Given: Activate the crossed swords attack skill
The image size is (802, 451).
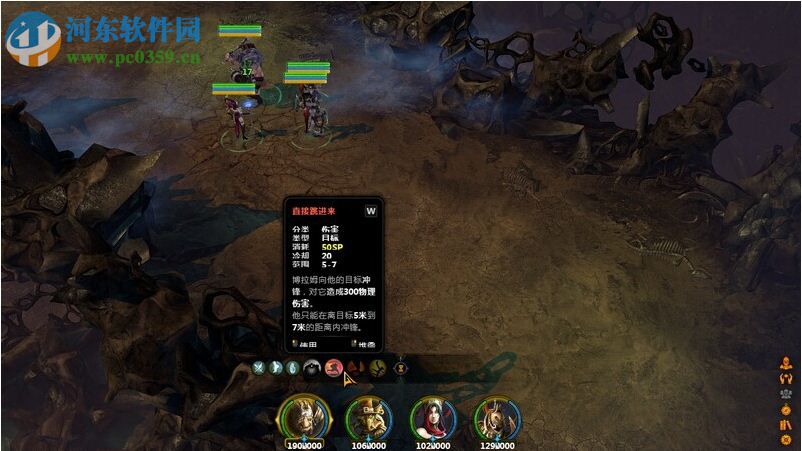Looking at the screenshot, I should coord(258,367).
